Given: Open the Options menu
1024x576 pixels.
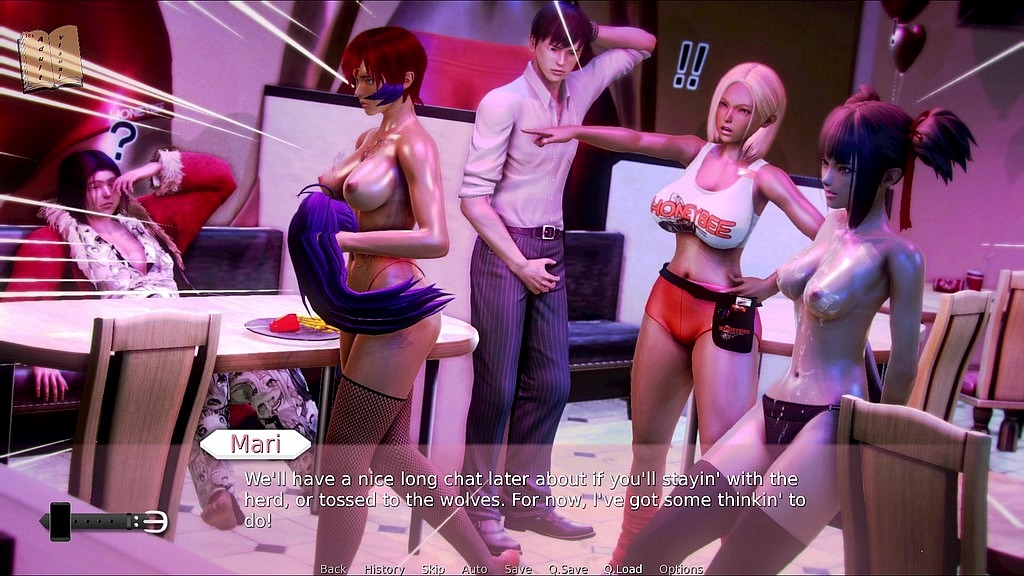Looking at the screenshot, I should (x=681, y=569).
